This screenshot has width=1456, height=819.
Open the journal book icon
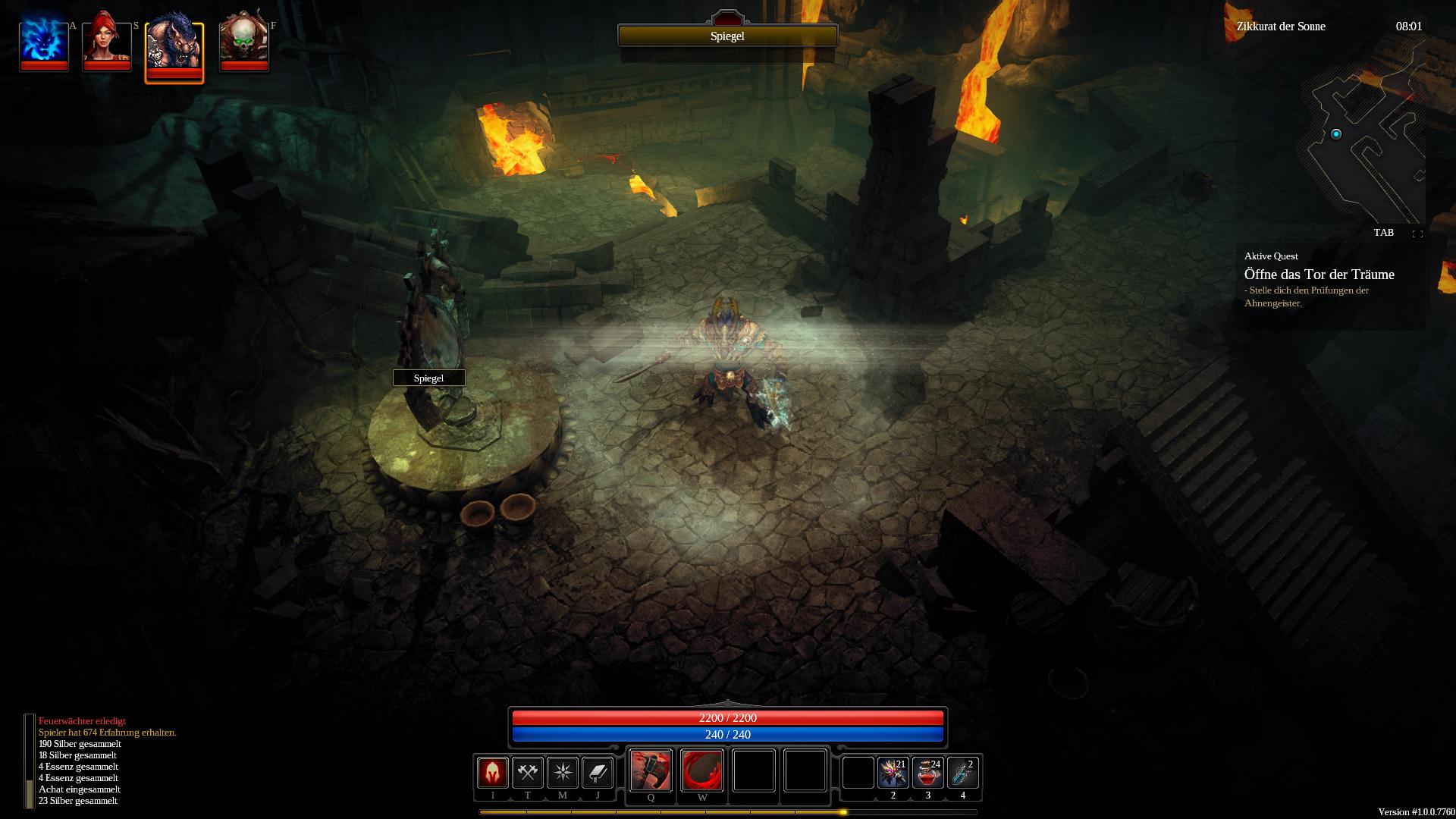click(x=598, y=773)
